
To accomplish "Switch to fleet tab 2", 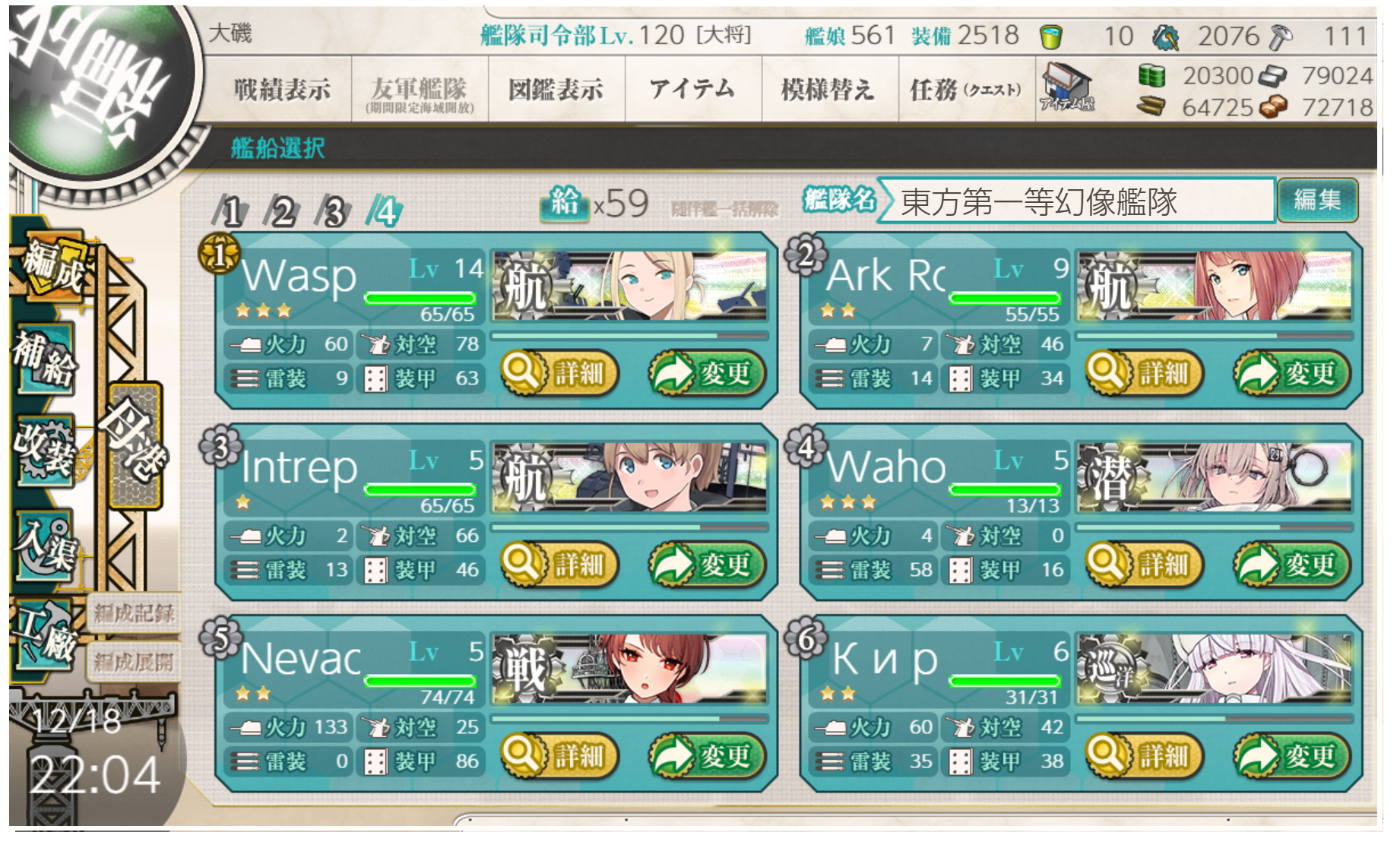I will click(x=282, y=211).
